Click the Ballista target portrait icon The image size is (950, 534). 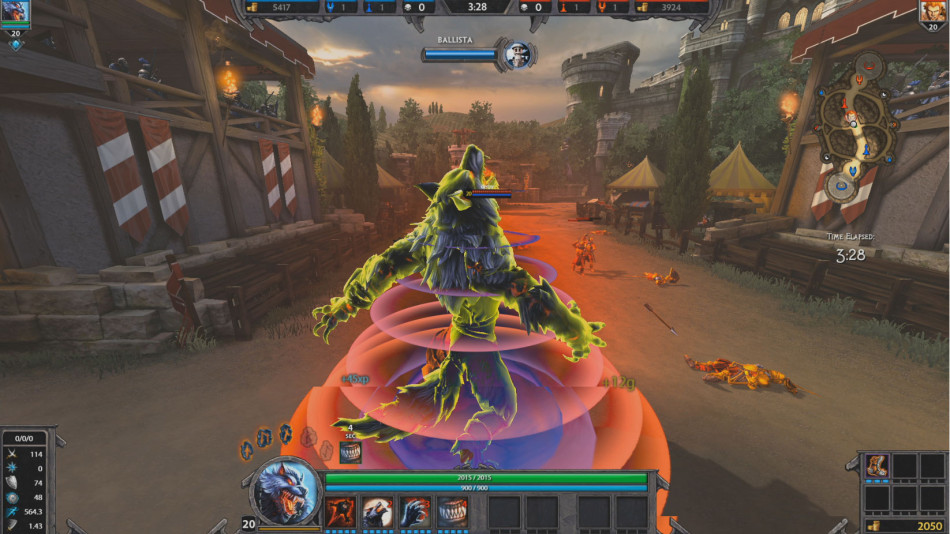pos(517,54)
